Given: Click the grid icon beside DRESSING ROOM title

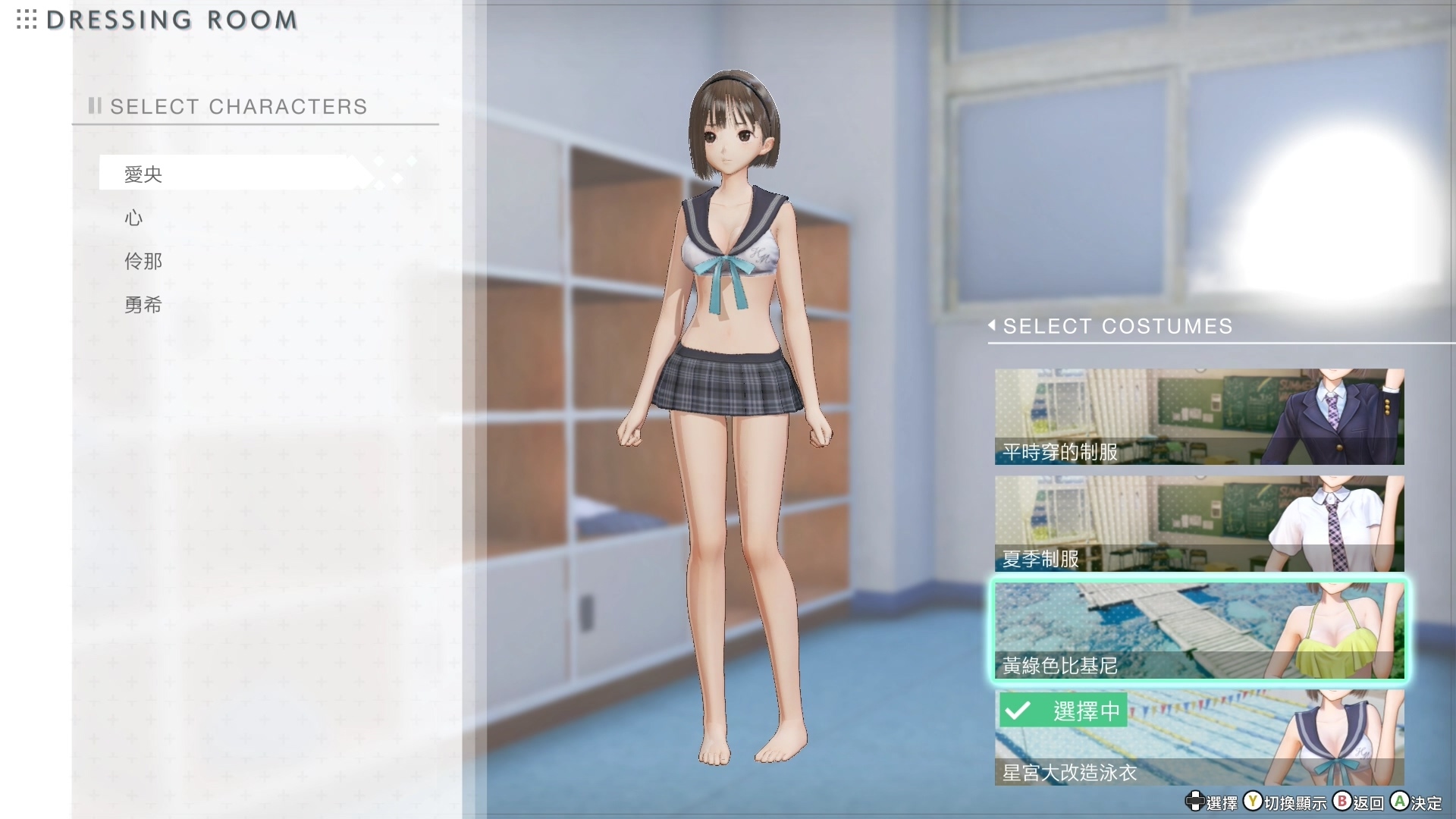Looking at the screenshot, I should 25,20.
